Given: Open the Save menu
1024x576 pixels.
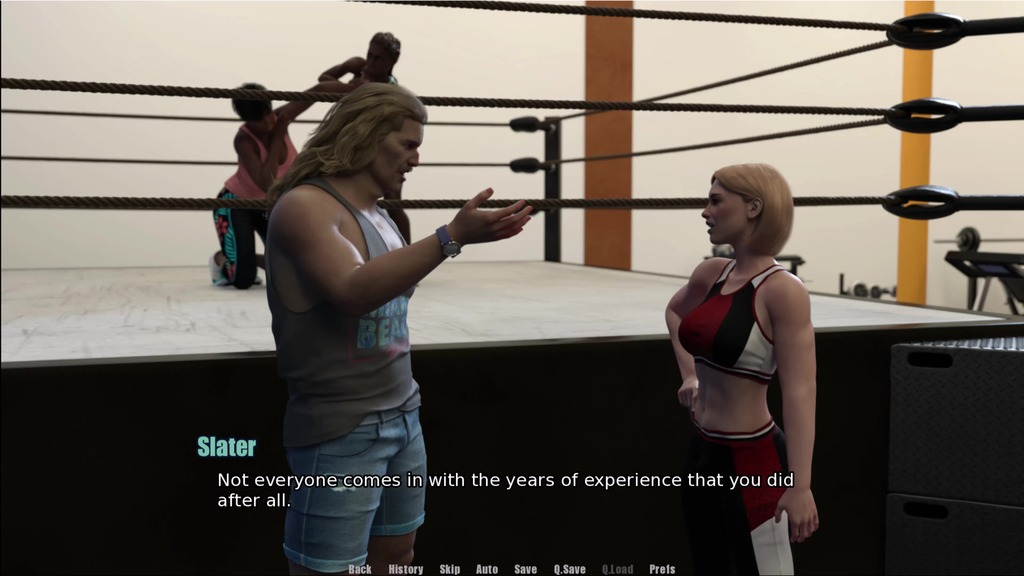Looking at the screenshot, I should click(525, 569).
